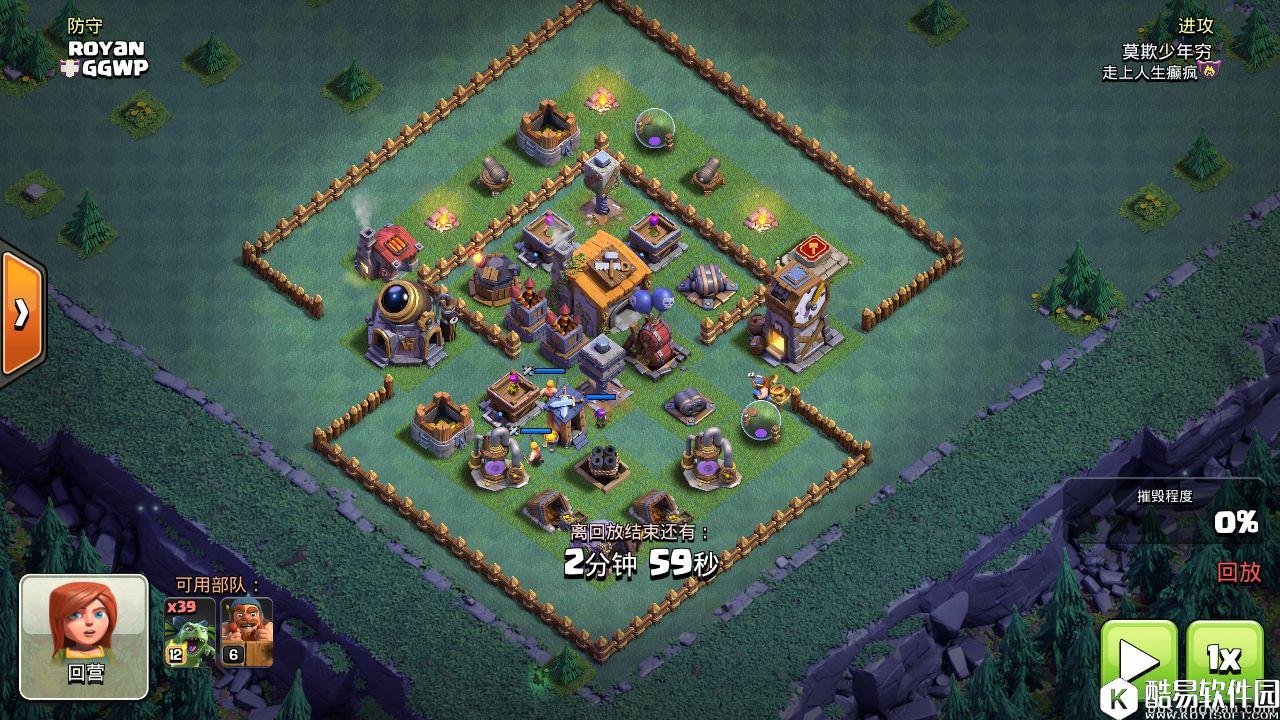Play the replay with the green play button
Image resolution: width=1280 pixels, height=720 pixels.
coord(1138,660)
